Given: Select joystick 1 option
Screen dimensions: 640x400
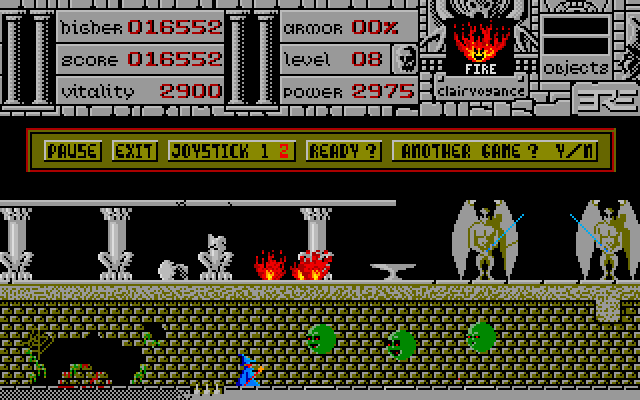Looking at the screenshot, I should [x=265, y=151].
